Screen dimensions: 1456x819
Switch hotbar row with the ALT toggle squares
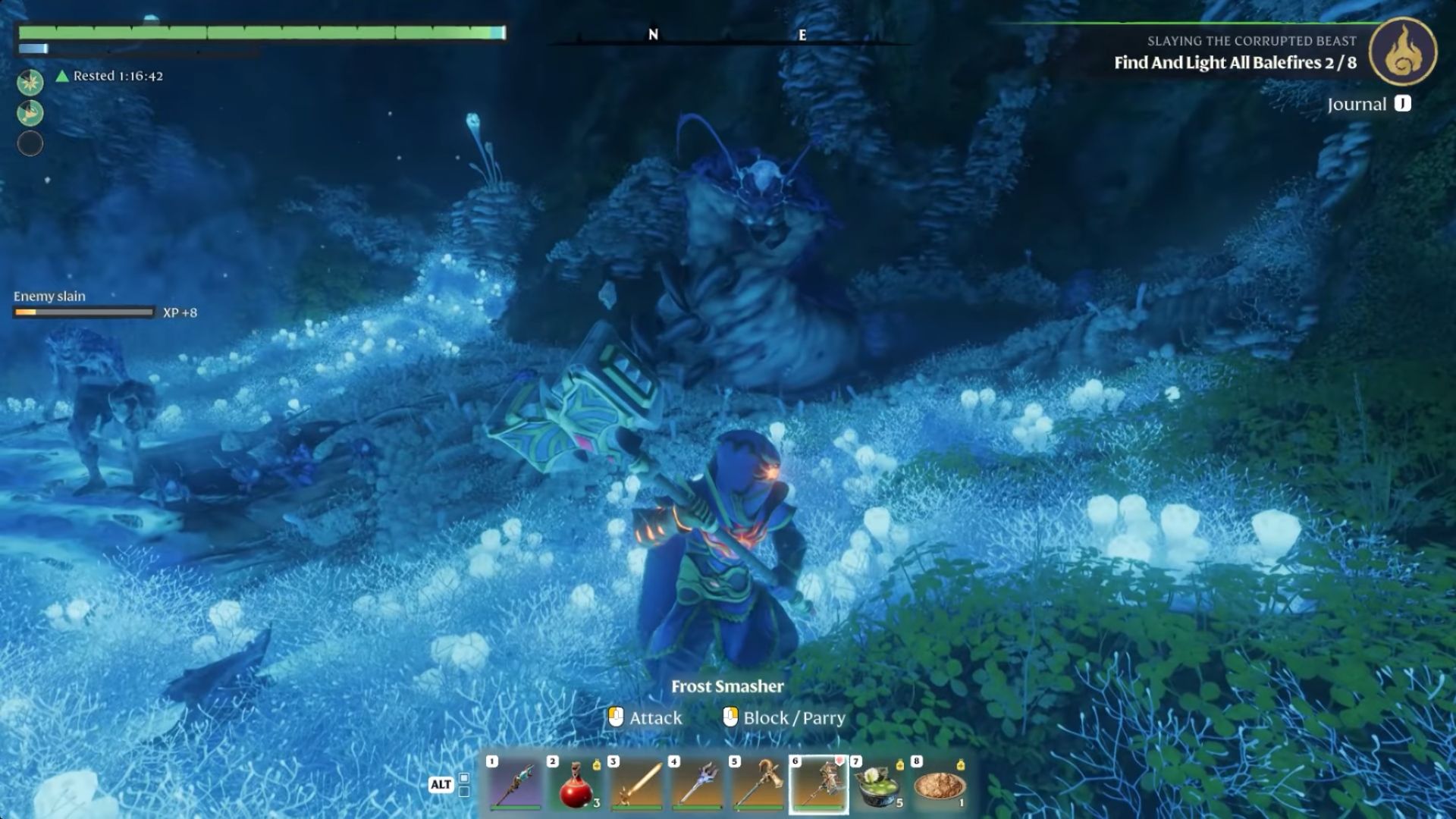point(464,785)
